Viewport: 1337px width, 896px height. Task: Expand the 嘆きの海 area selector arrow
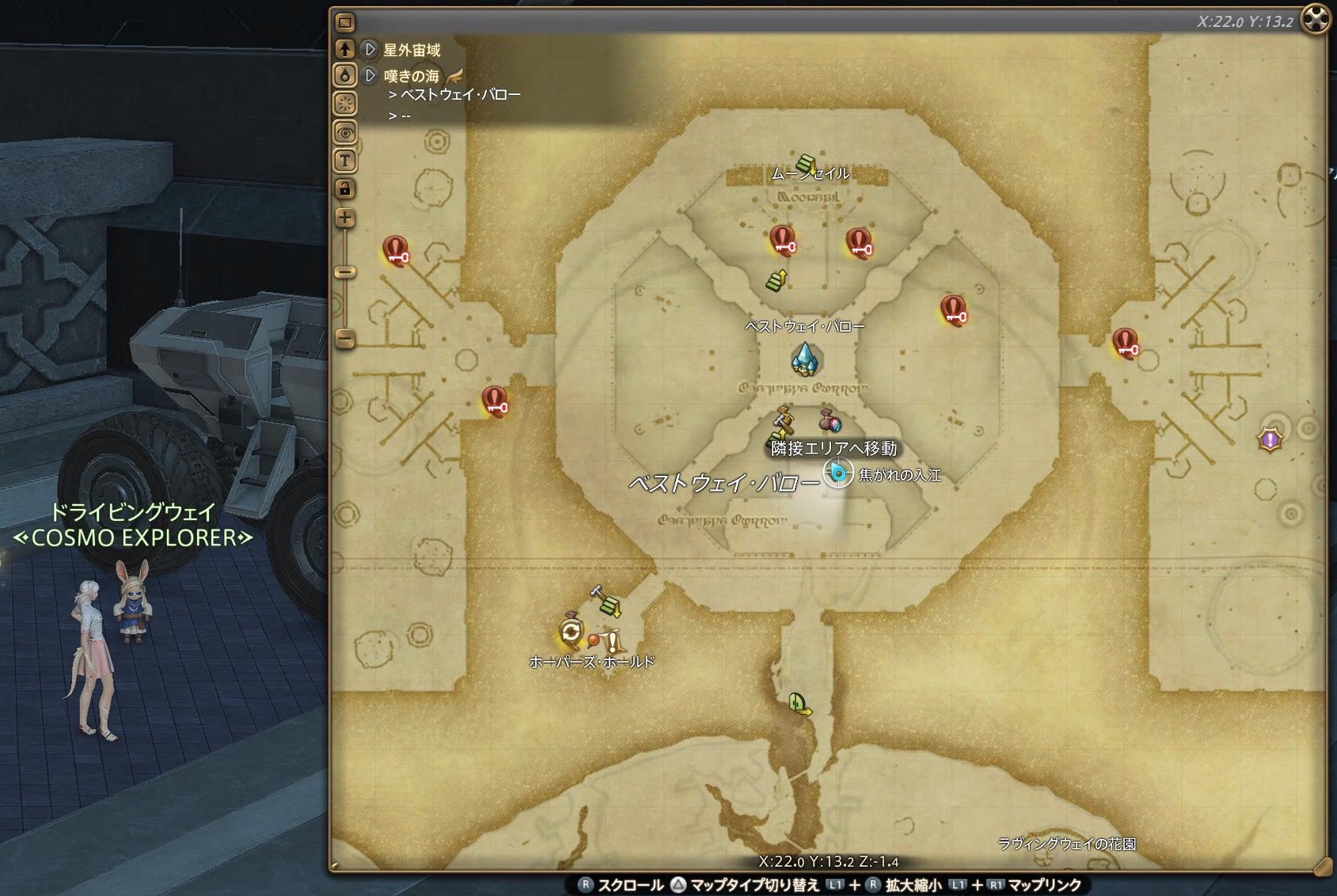tap(370, 76)
